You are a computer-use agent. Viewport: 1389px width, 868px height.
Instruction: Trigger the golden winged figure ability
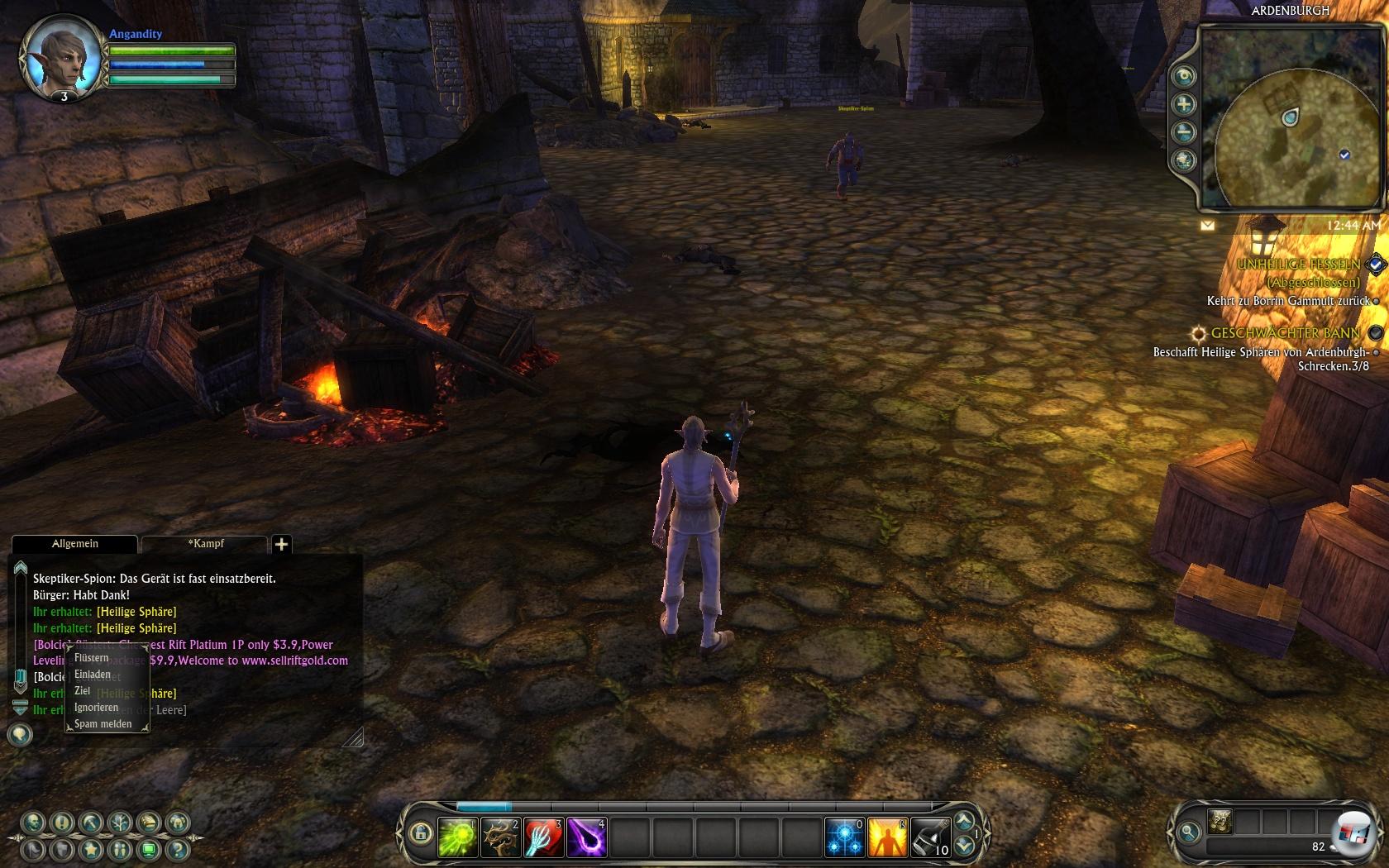tap(887, 837)
